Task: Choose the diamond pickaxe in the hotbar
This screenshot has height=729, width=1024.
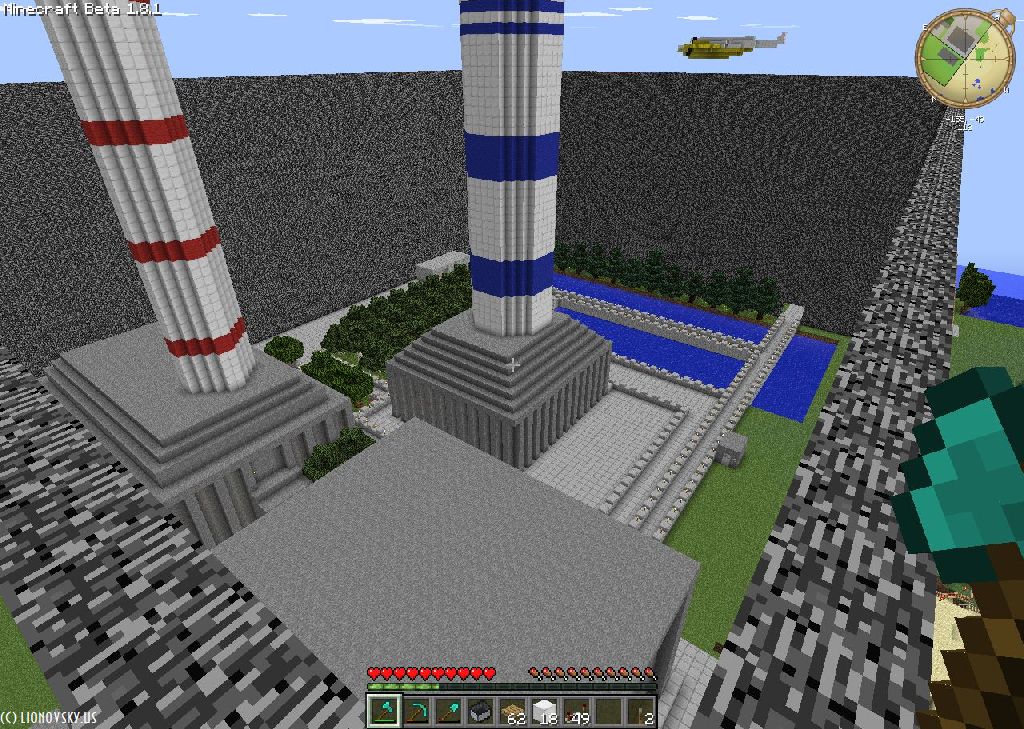Action: (416, 711)
